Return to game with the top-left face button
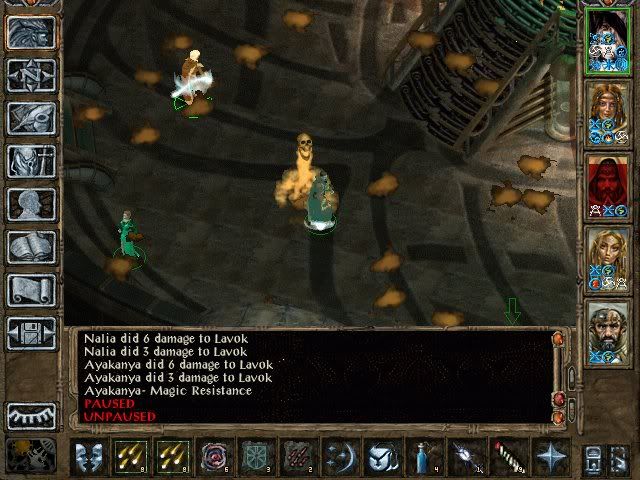This screenshot has height=480, width=640. [31, 31]
